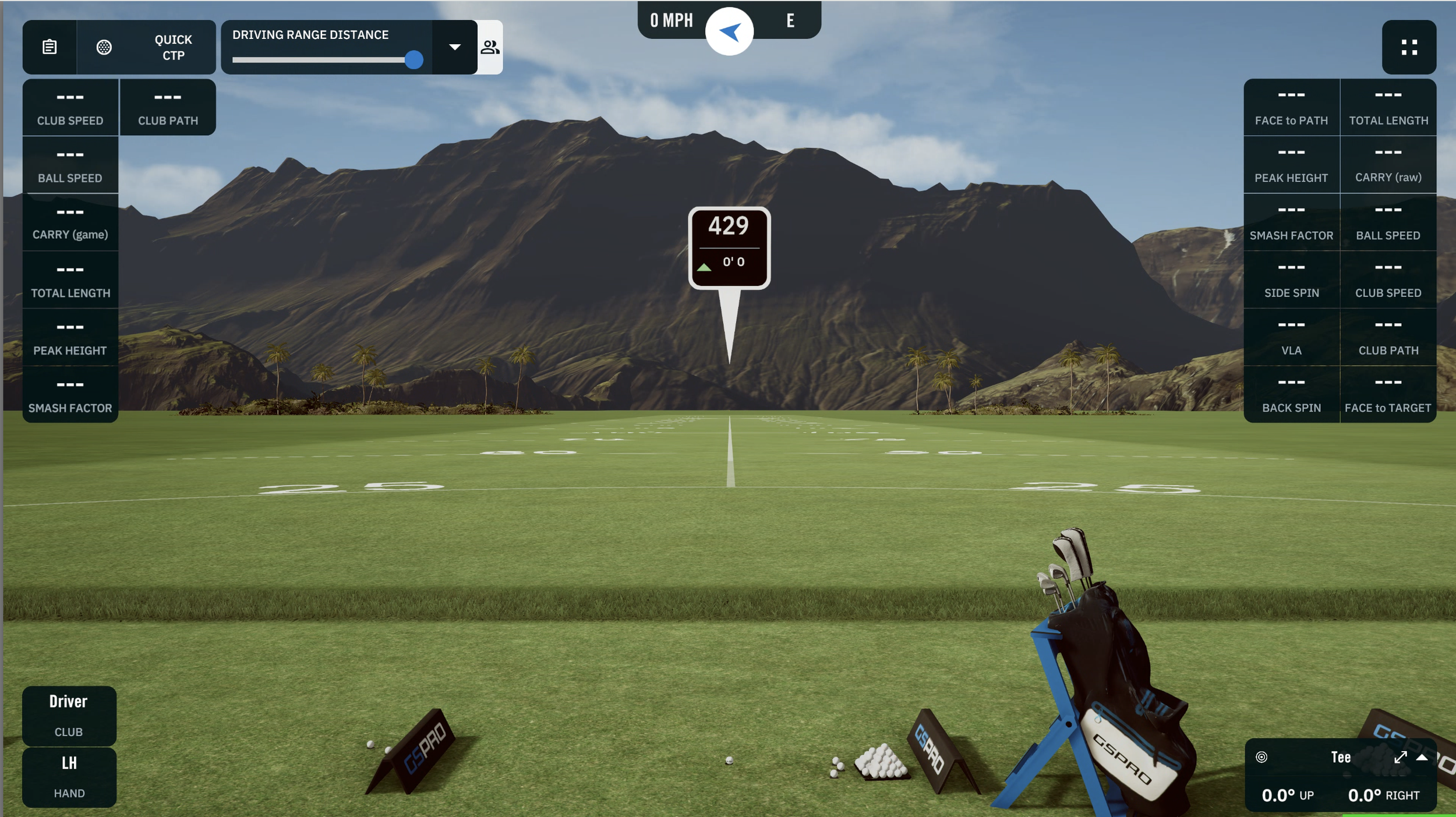Expand the Tee panel with diagonal arrows
The image size is (1456, 817).
(x=1401, y=757)
